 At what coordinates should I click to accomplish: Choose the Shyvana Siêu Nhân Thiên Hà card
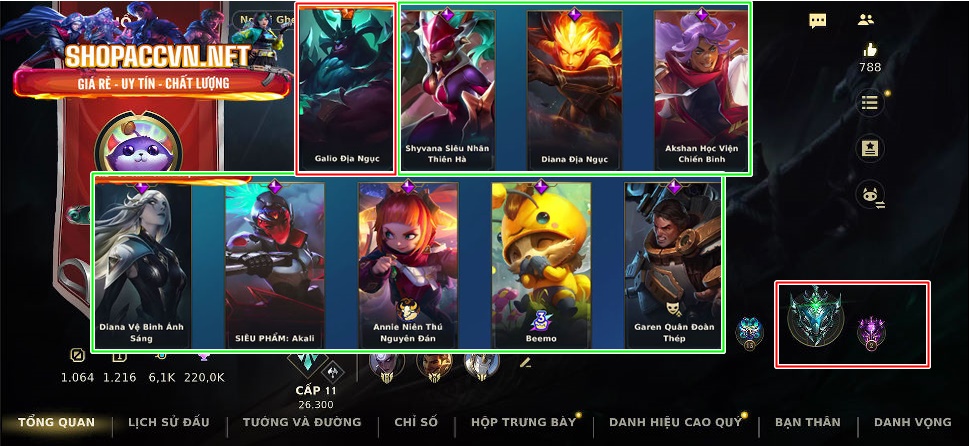pos(447,90)
